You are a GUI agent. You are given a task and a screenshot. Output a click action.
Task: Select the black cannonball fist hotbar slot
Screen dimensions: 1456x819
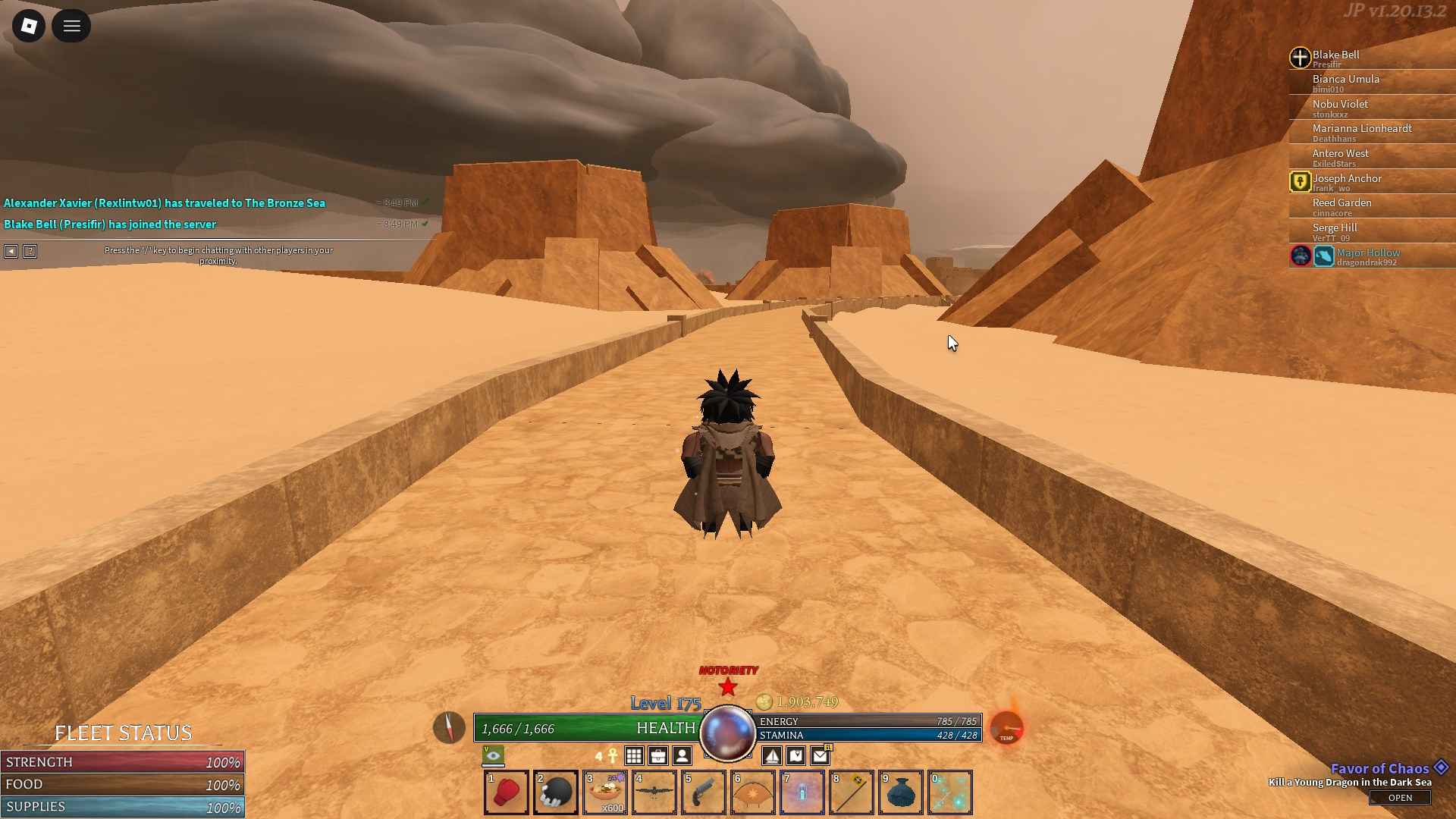point(556,792)
